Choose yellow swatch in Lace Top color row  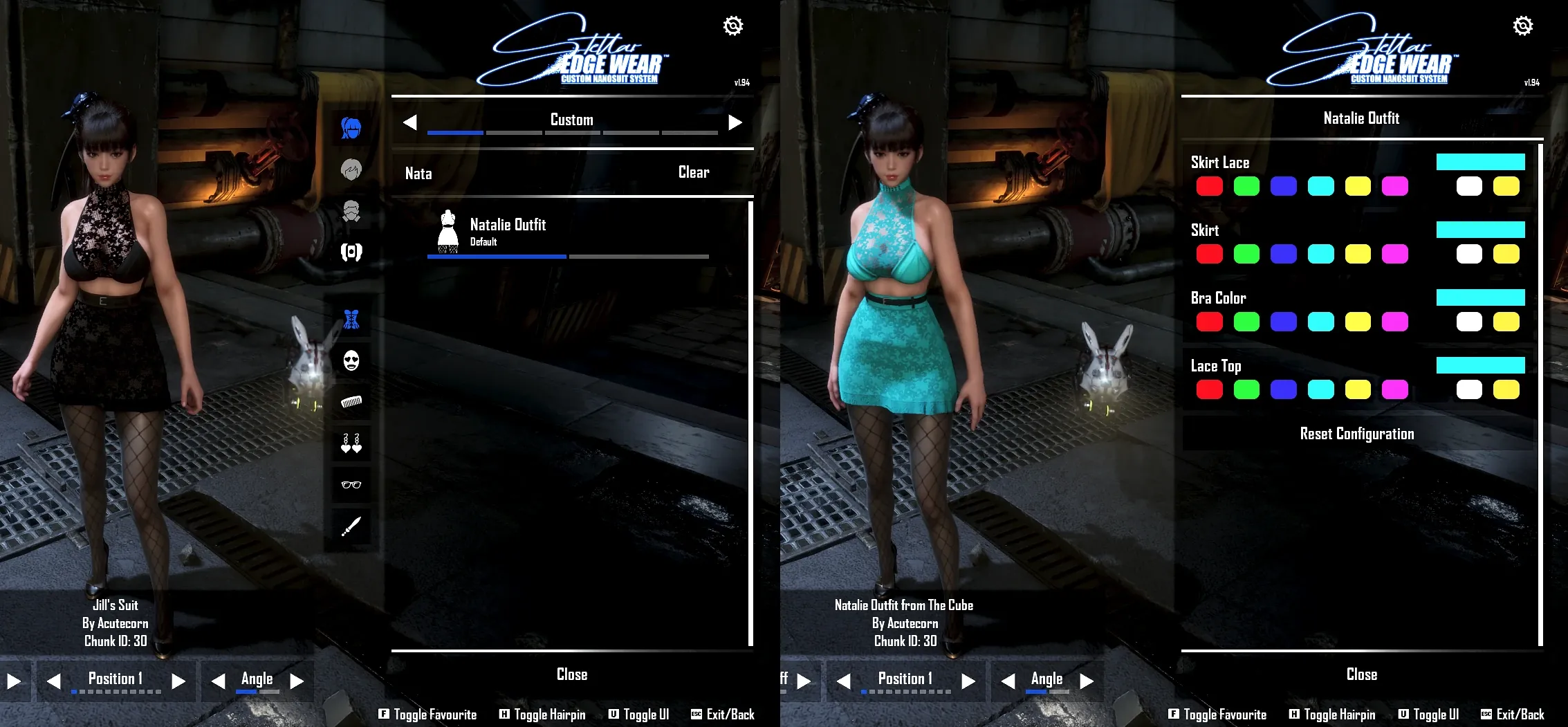tap(1357, 389)
